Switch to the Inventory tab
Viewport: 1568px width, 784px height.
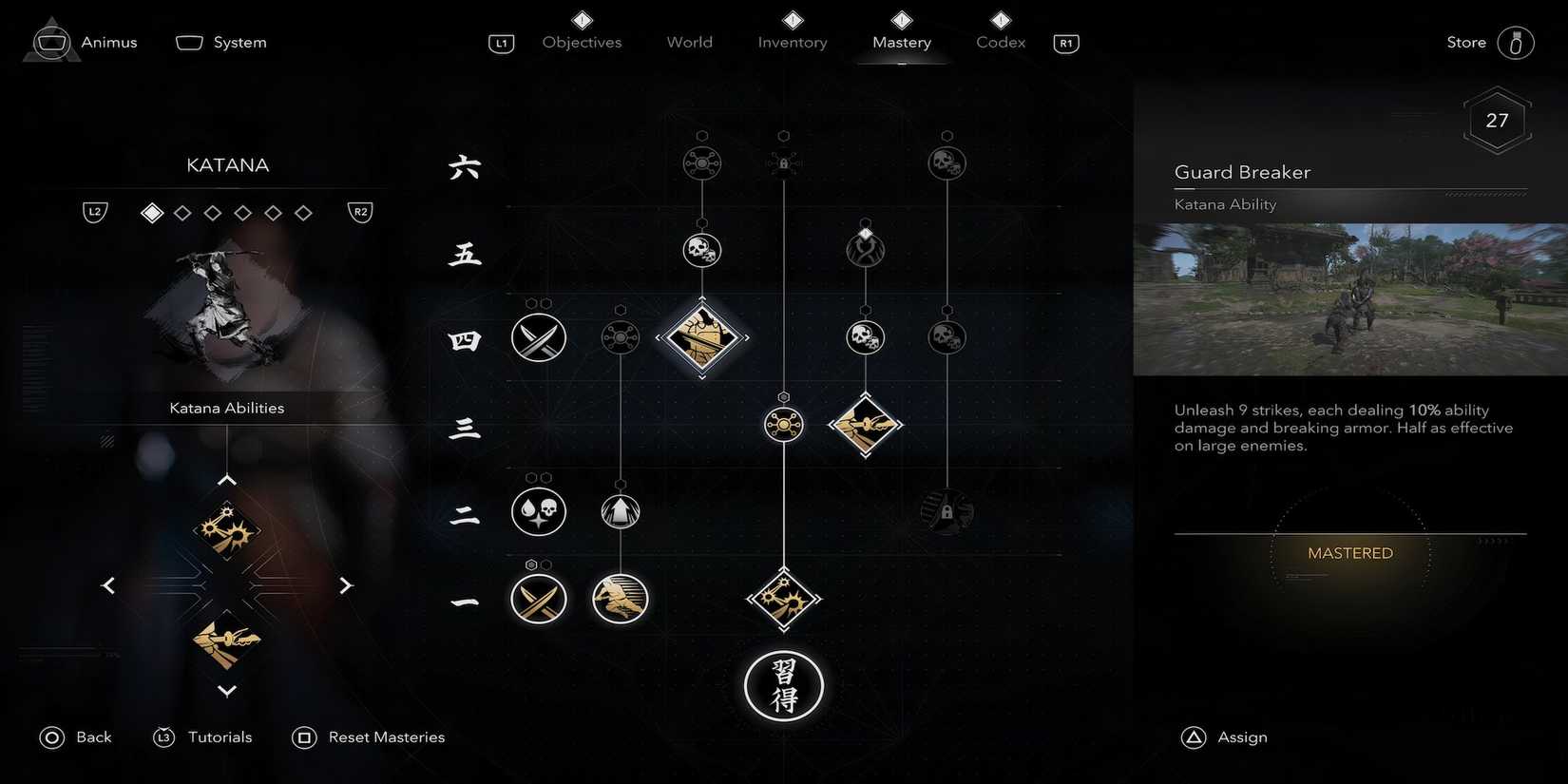(x=792, y=42)
